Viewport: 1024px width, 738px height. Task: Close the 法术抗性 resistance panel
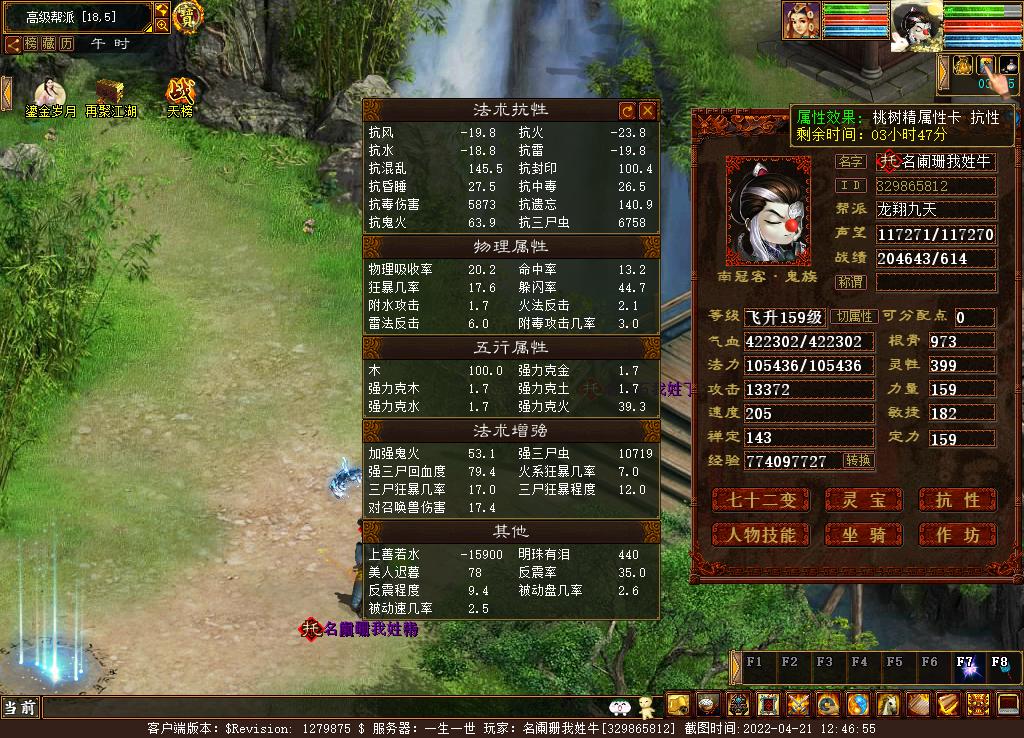pyautogui.click(x=647, y=110)
